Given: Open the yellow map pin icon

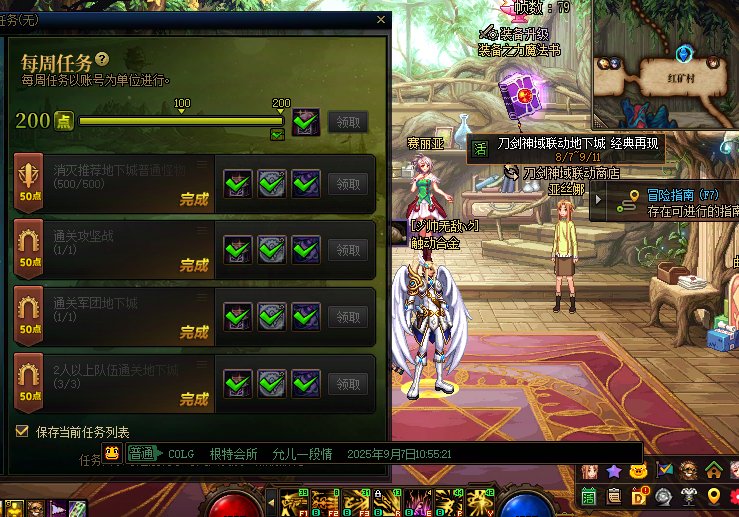Looking at the screenshot, I should point(713,495).
